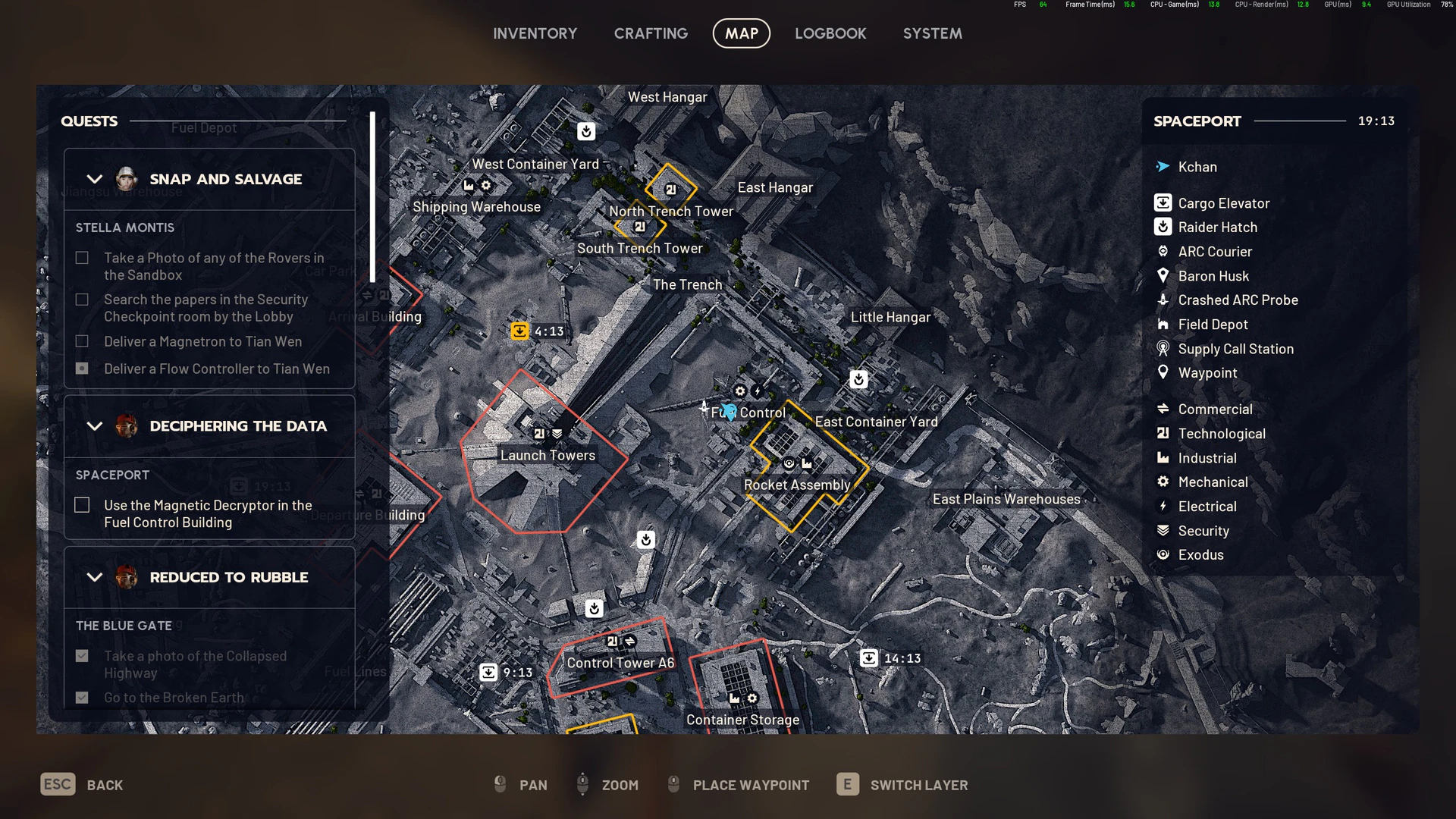Viewport: 1456px width, 819px height.
Task: Open the System tab
Action: (x=932, y=33)
